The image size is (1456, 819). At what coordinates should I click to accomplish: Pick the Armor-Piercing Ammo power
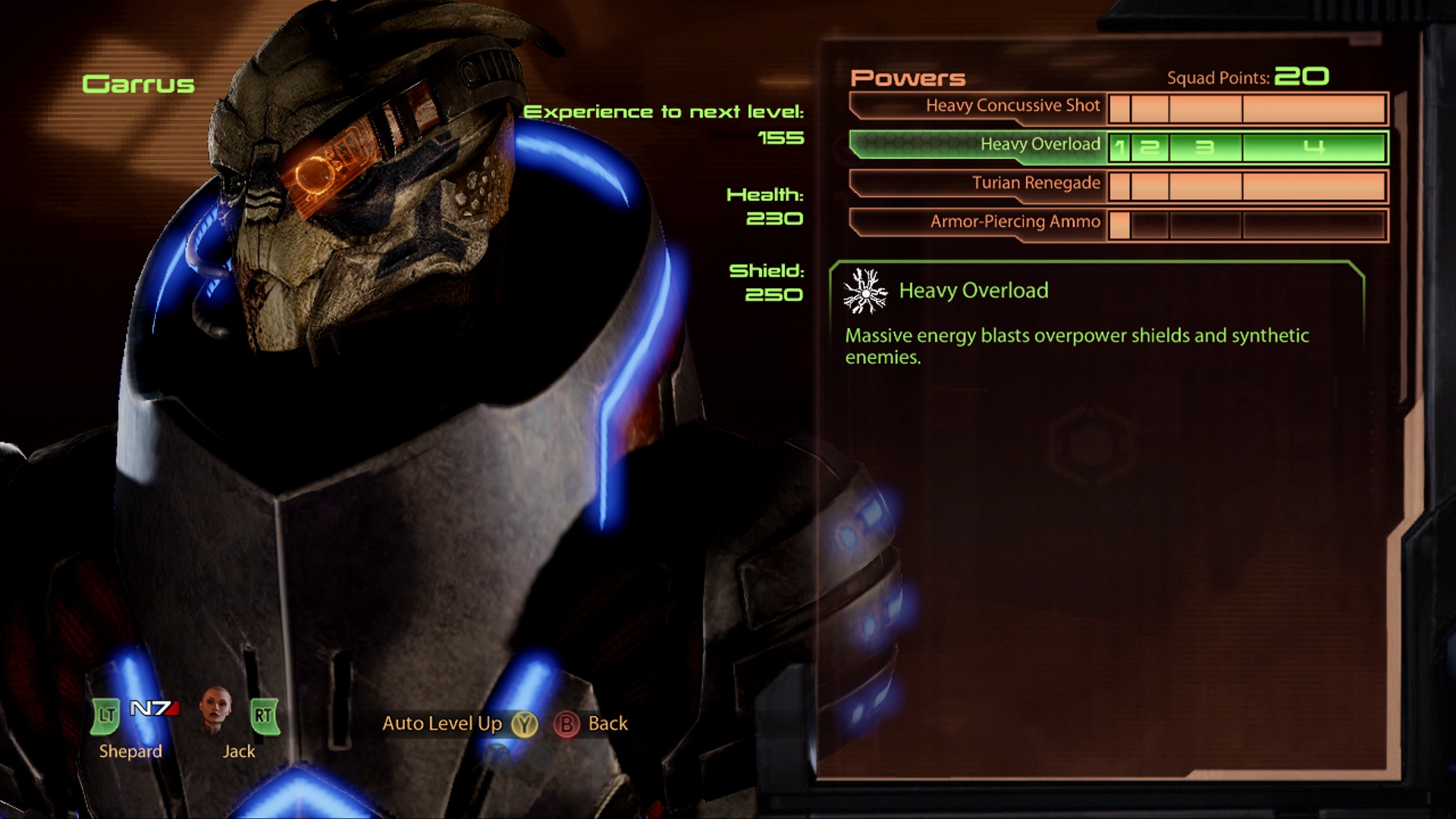(1015, 222)
